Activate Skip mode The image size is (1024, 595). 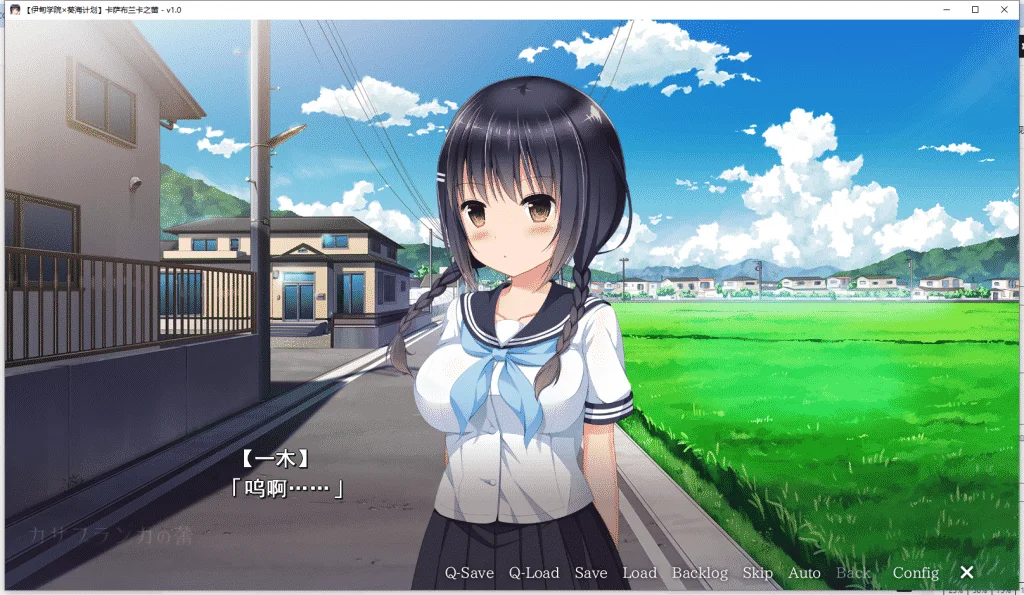[x=758, y=573]
